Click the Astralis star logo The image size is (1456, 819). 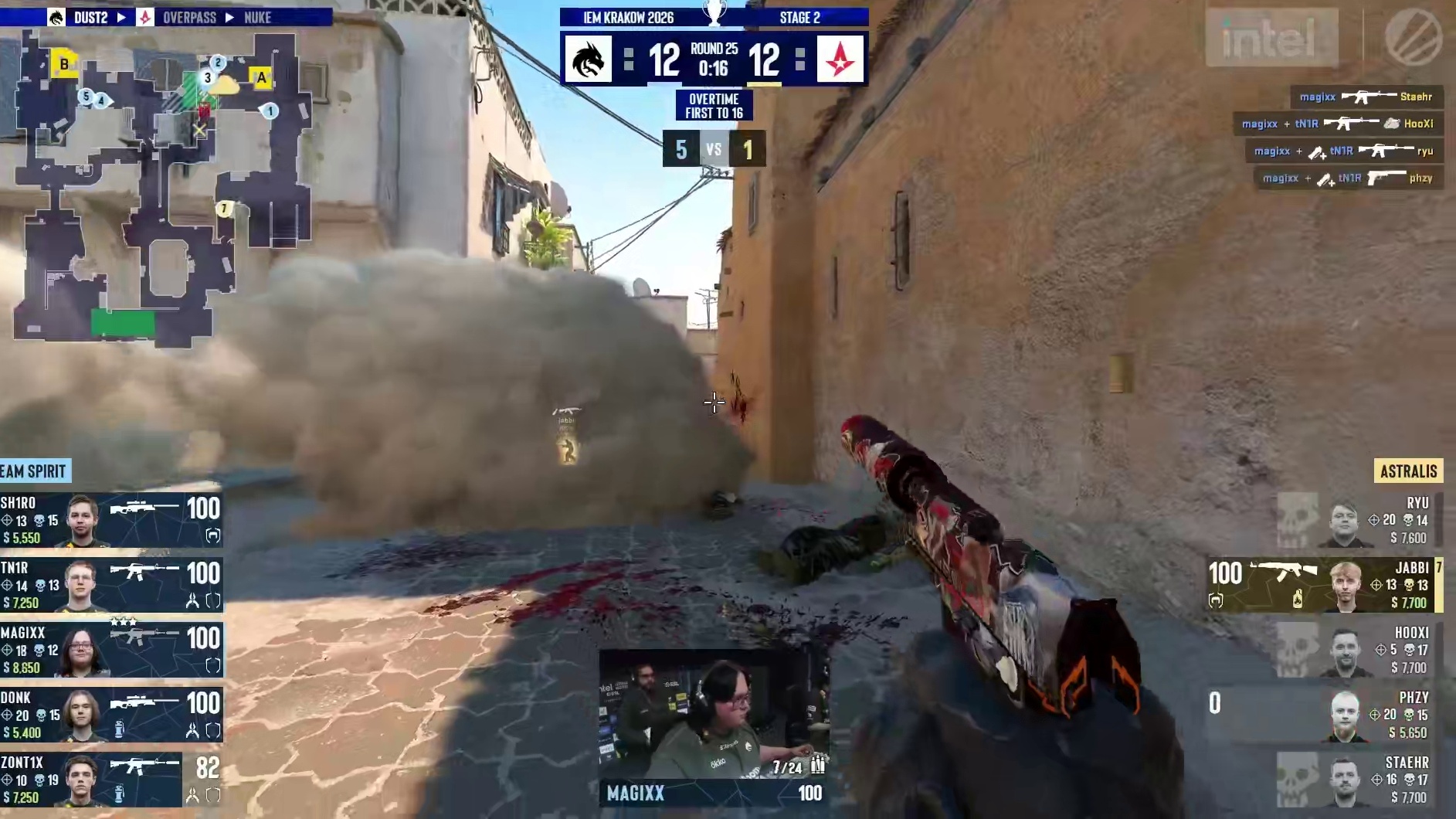[x=840, y=59]
